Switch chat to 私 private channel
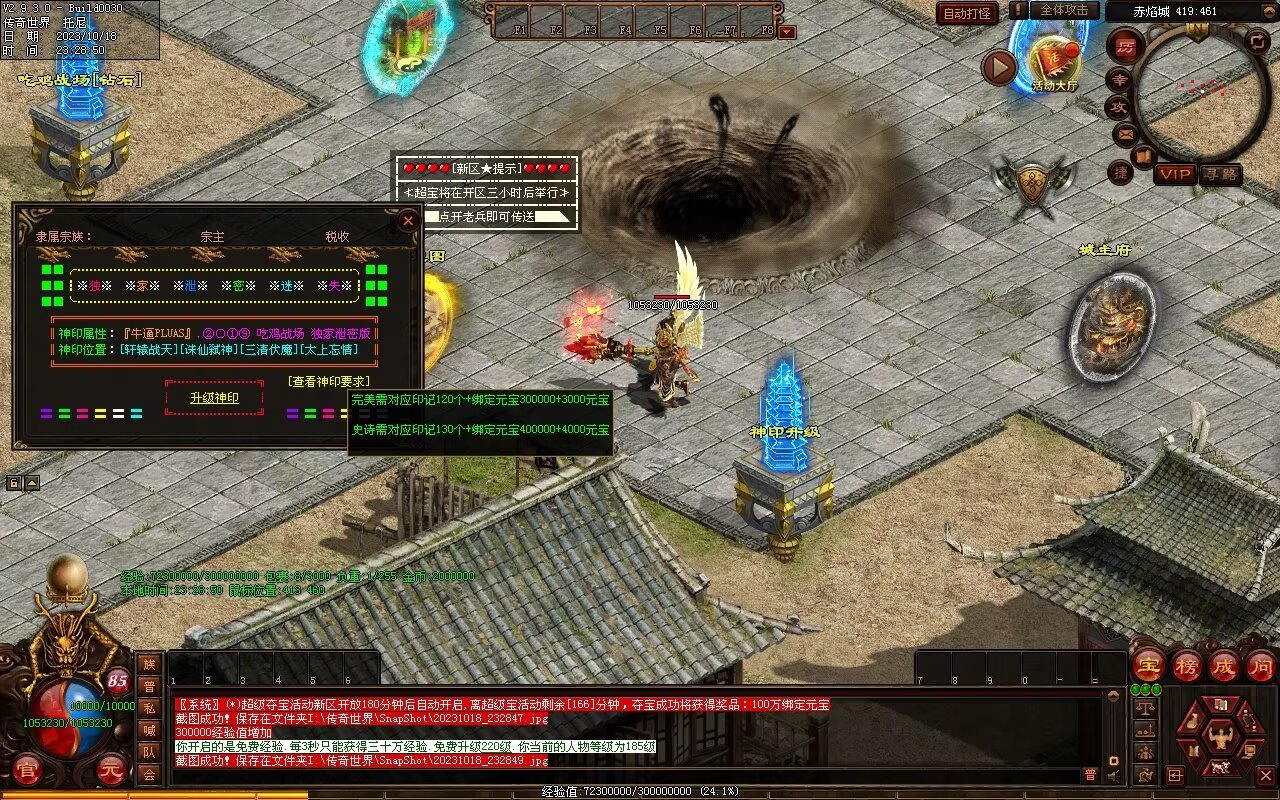 click(x=149, y=709)
